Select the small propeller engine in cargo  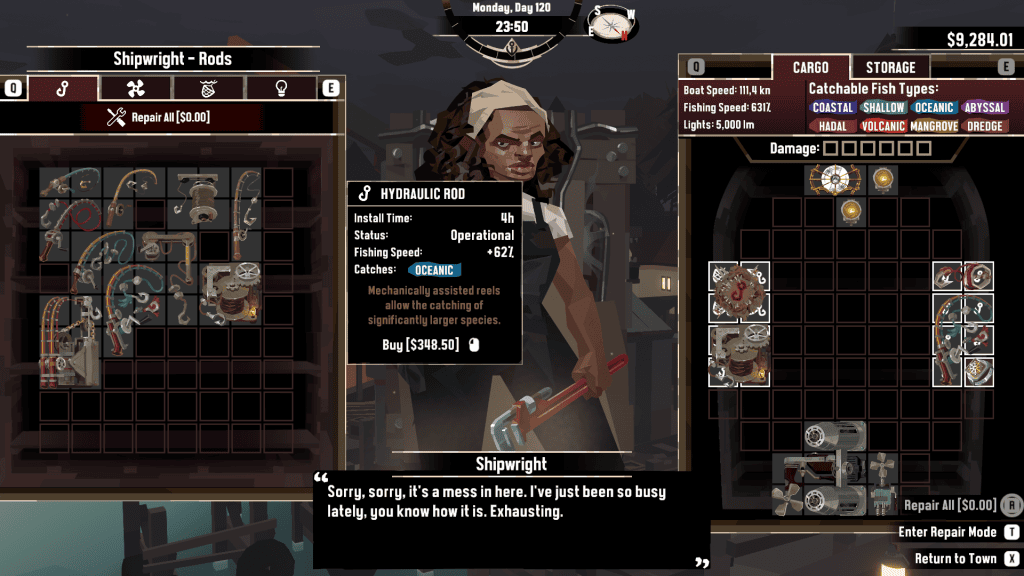882,467
